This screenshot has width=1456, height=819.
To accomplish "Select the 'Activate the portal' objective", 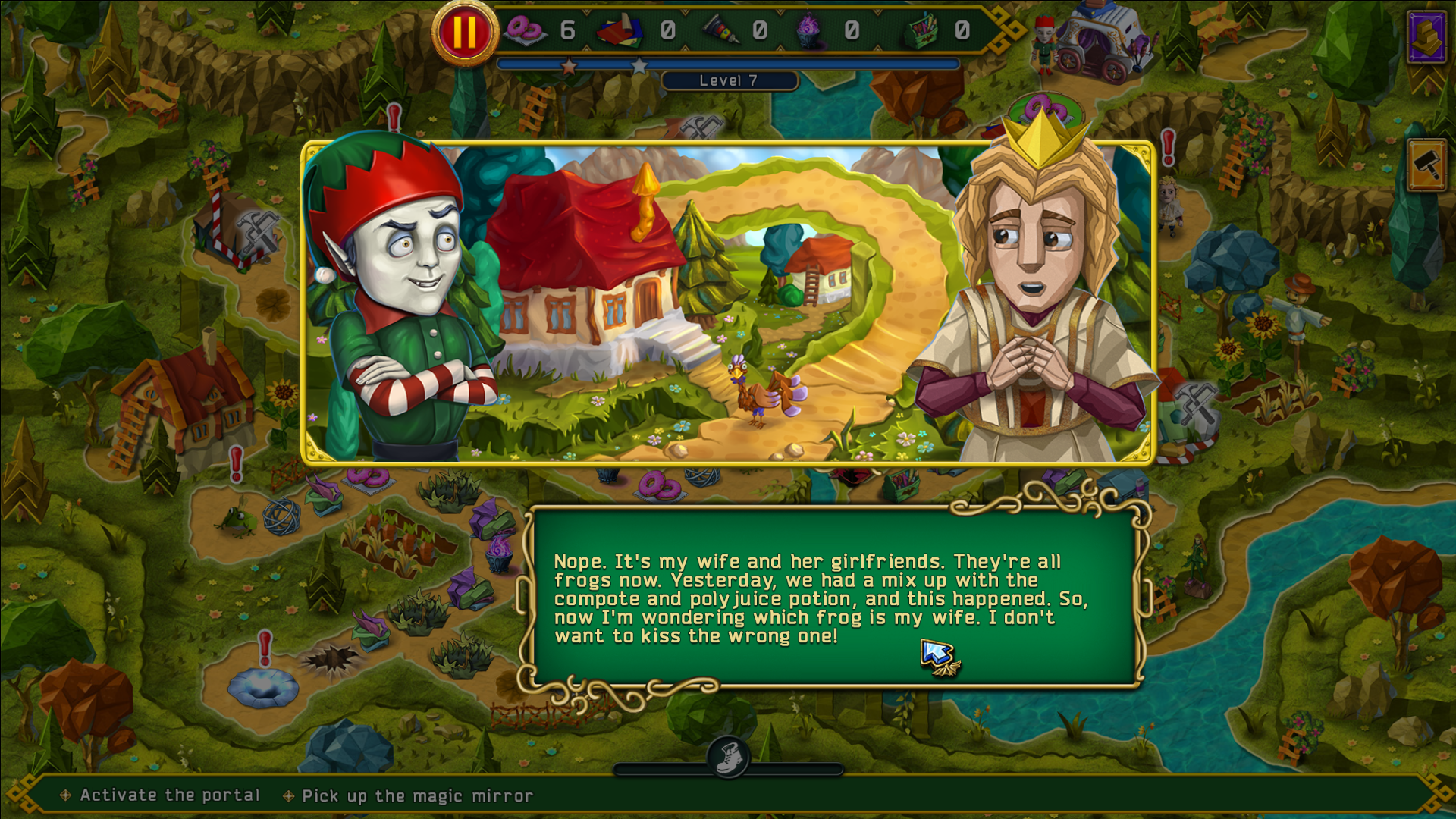I will pos(170,795).
